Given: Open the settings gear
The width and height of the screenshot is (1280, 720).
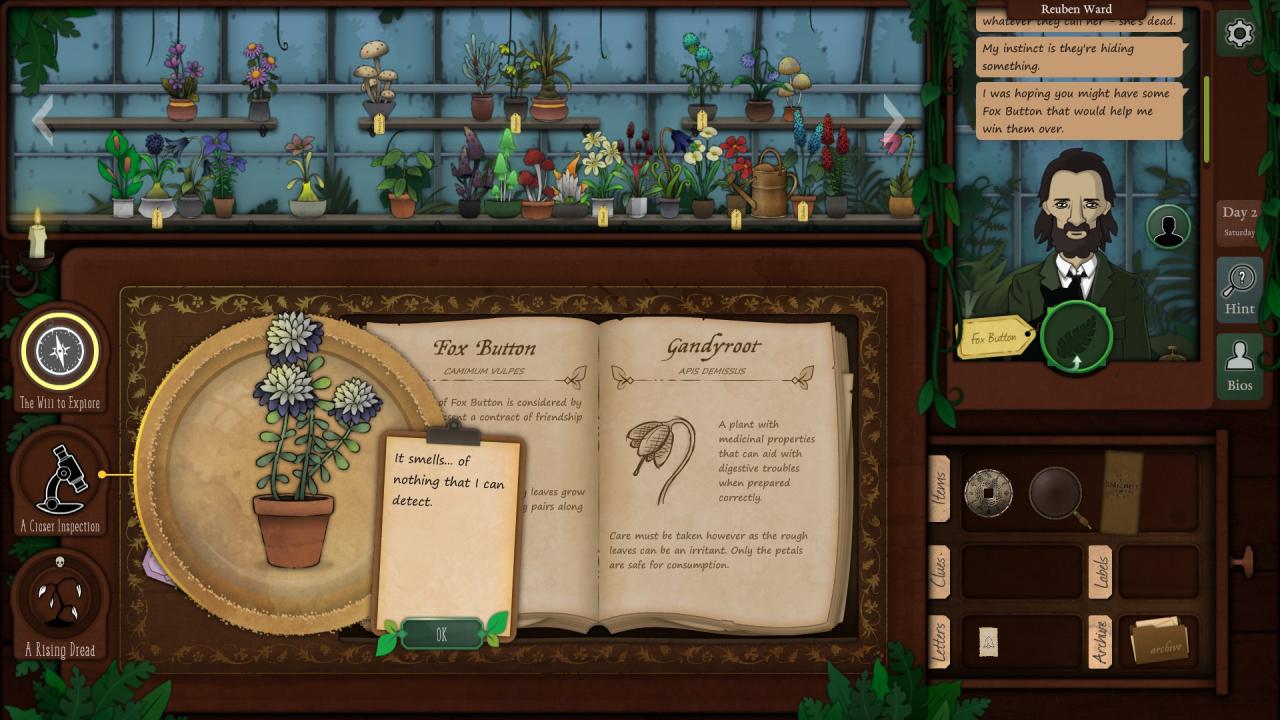Looking at the screenshot, I should (x=1239, y=34).
